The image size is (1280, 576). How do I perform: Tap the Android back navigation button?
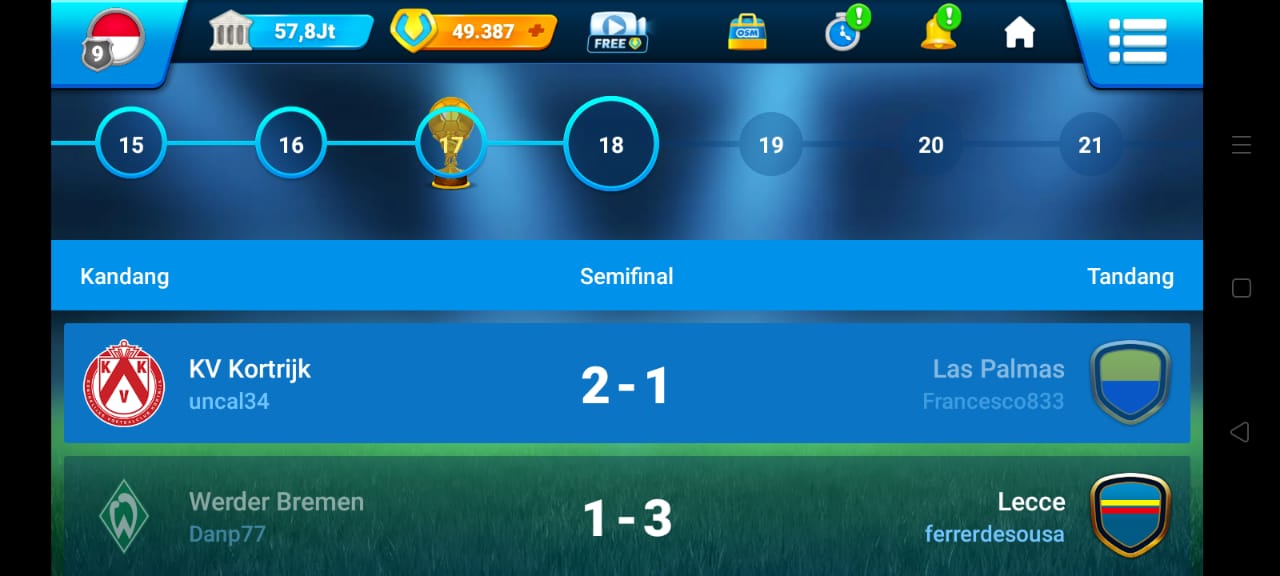point(1240,432)
